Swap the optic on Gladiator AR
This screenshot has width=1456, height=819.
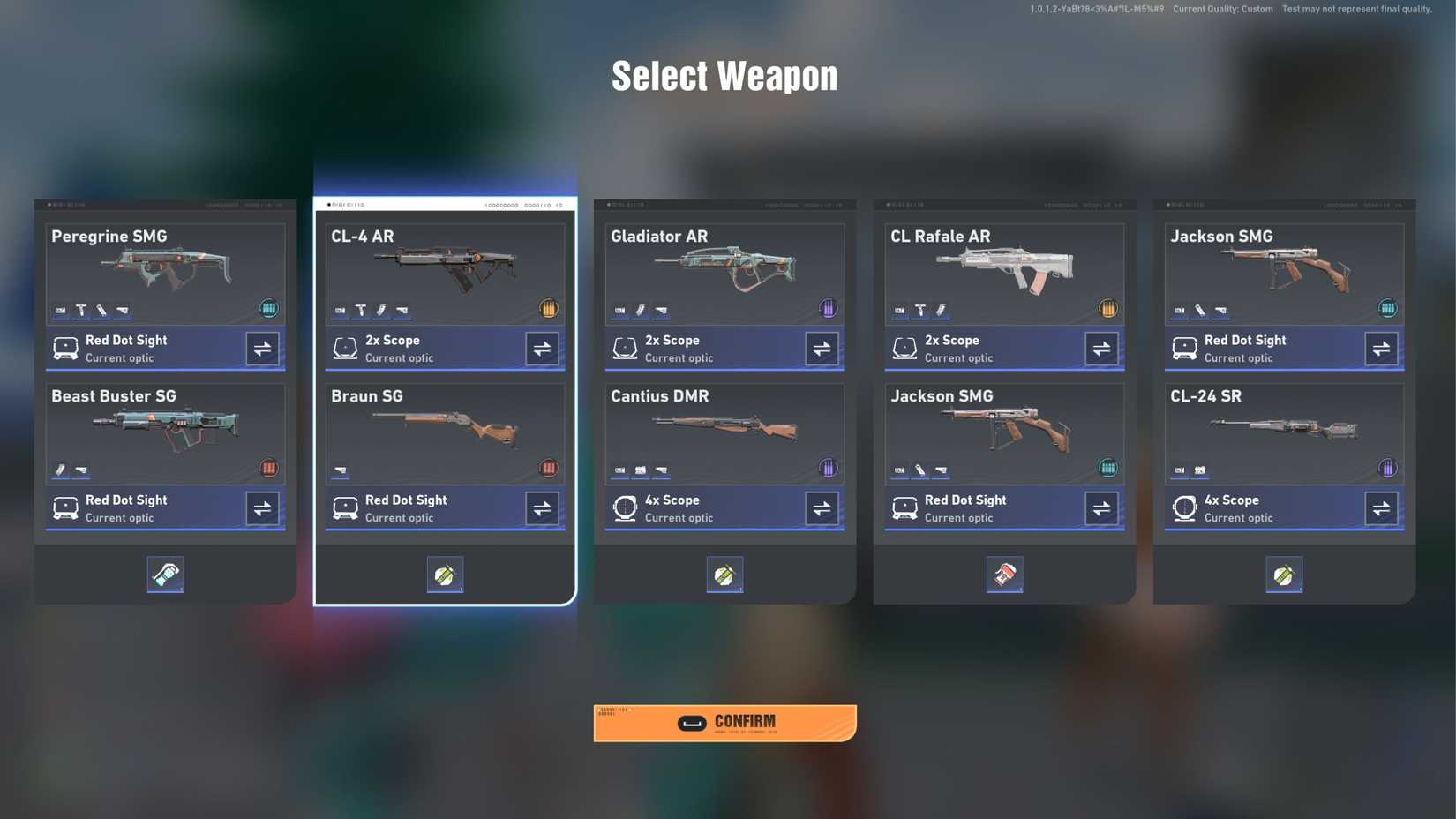(x=821, y=348)
